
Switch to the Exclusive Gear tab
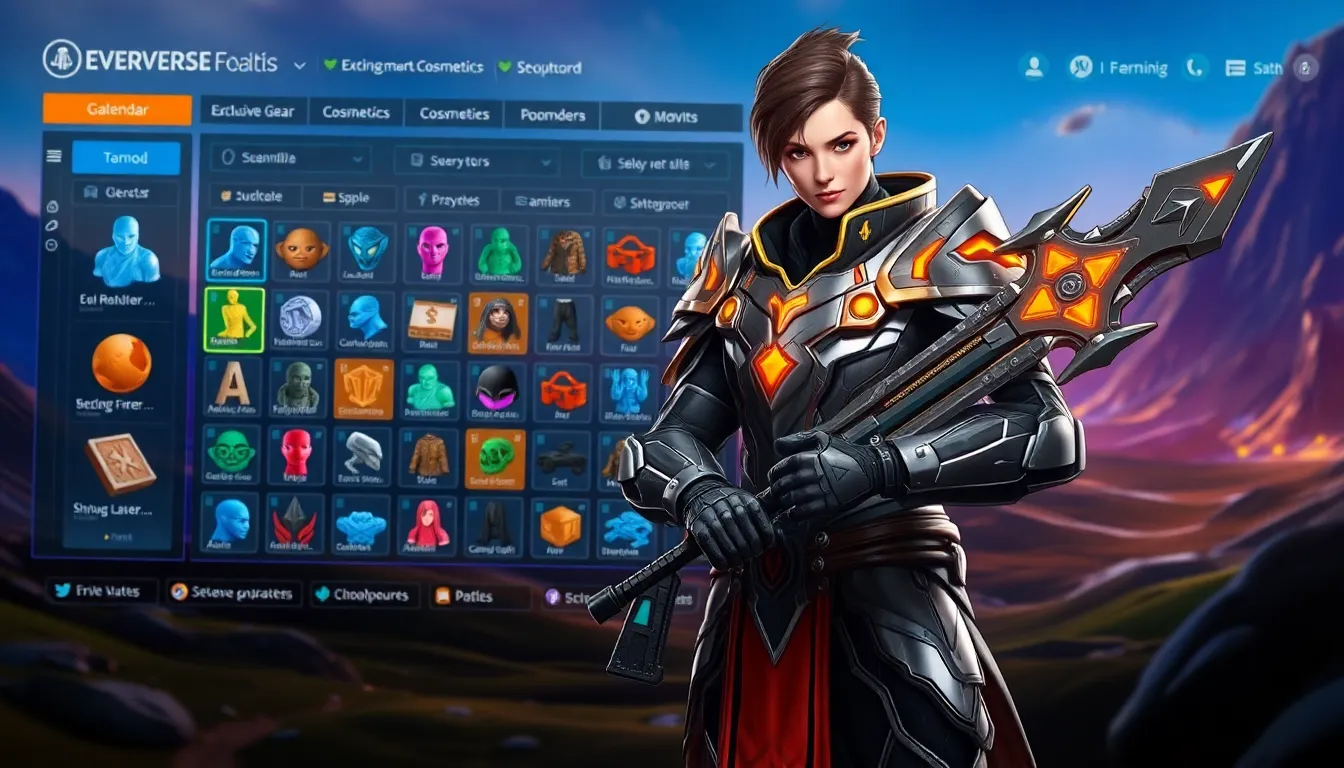click(x=254, y=113)
